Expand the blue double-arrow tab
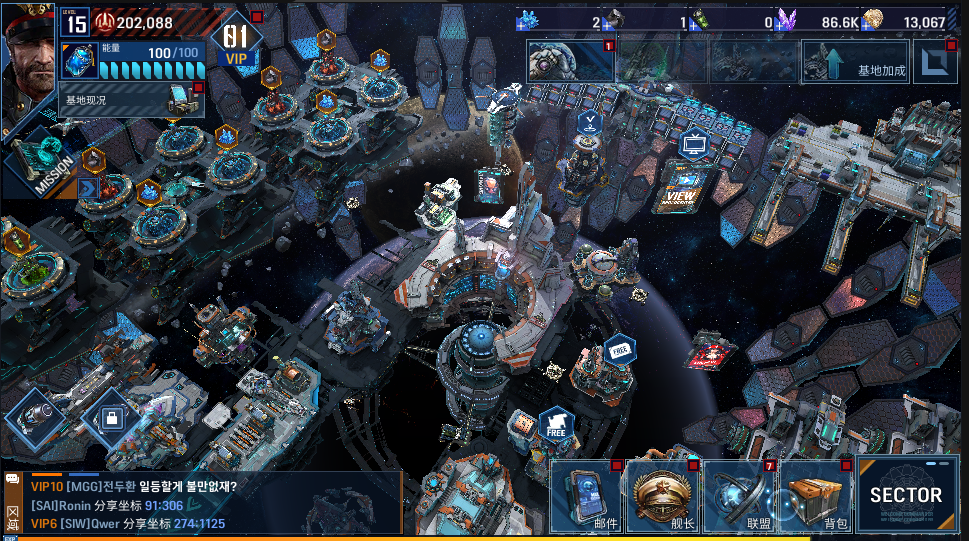 (x=88, y=187)
